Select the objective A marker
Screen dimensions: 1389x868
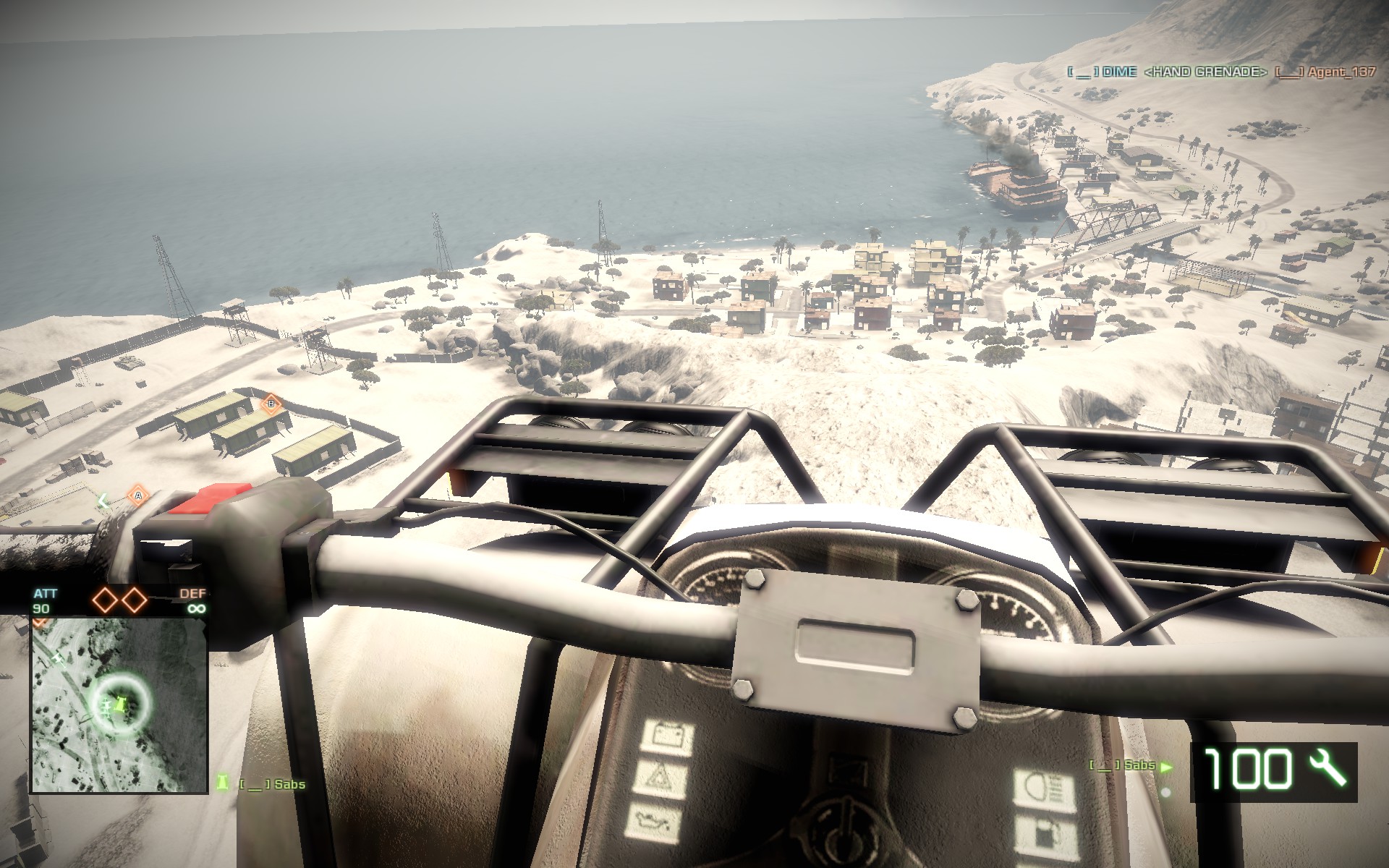pos(137,496)
